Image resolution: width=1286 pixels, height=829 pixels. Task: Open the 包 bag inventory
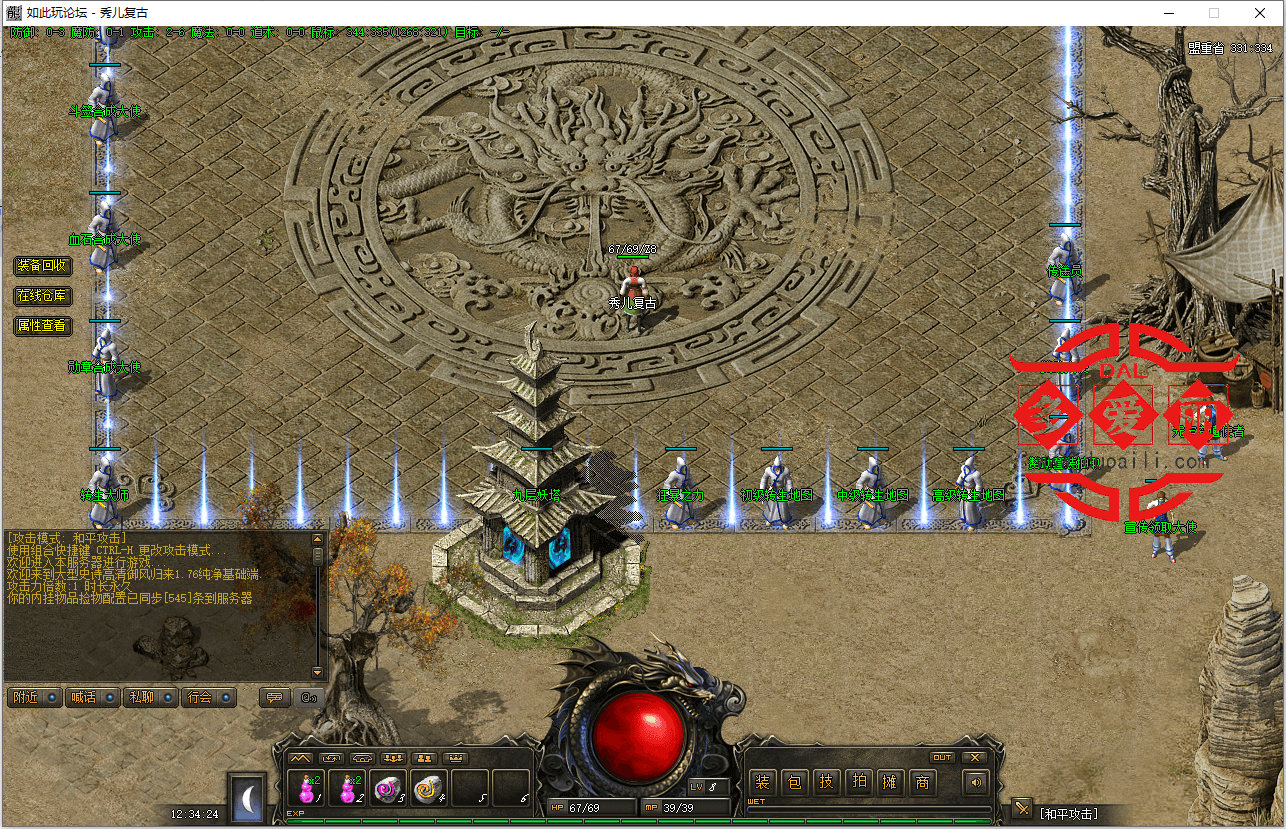tap(794, 782)
